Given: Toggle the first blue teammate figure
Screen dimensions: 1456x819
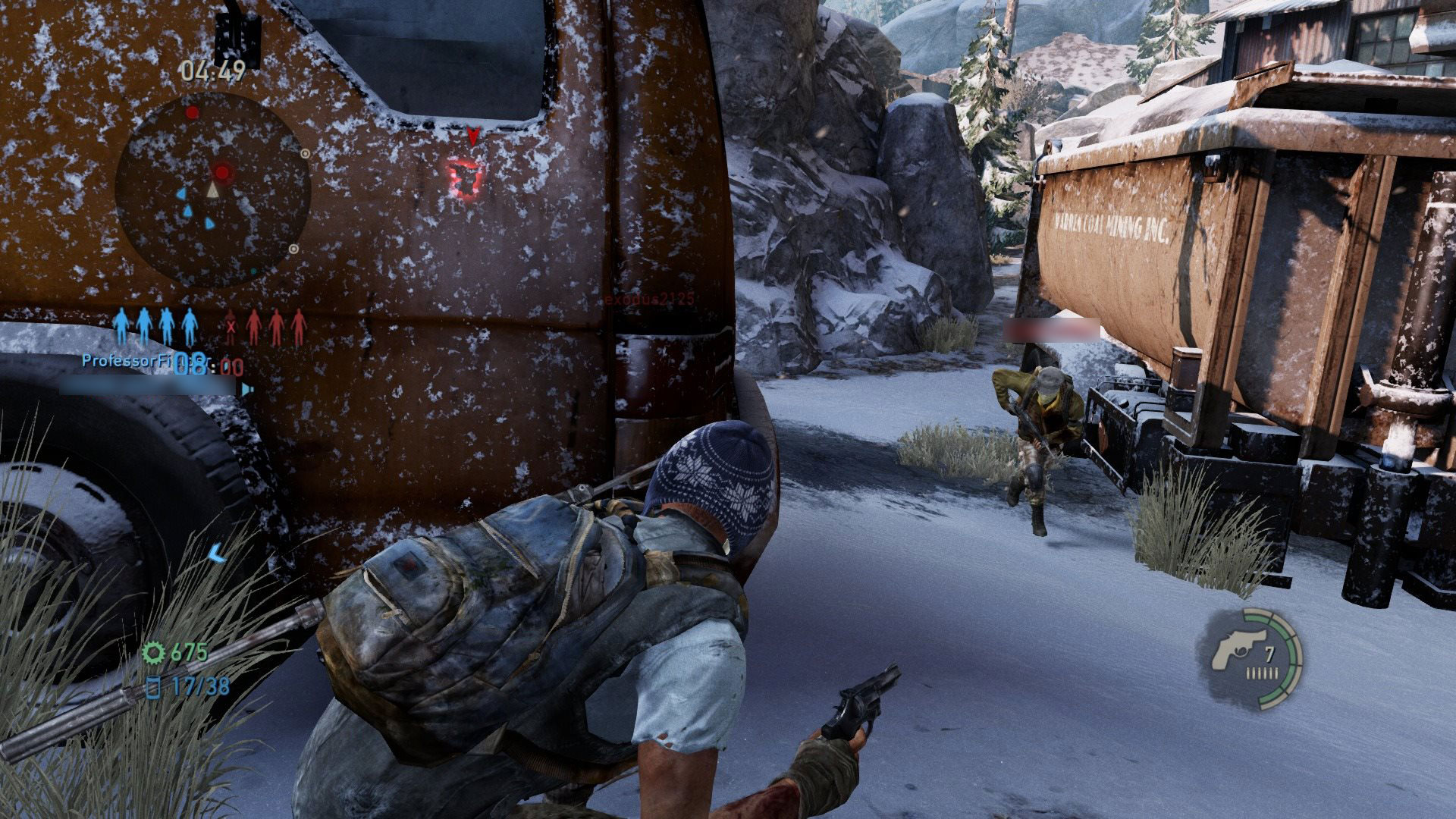Looking at the screenshot, I should [x=121, y=325].
